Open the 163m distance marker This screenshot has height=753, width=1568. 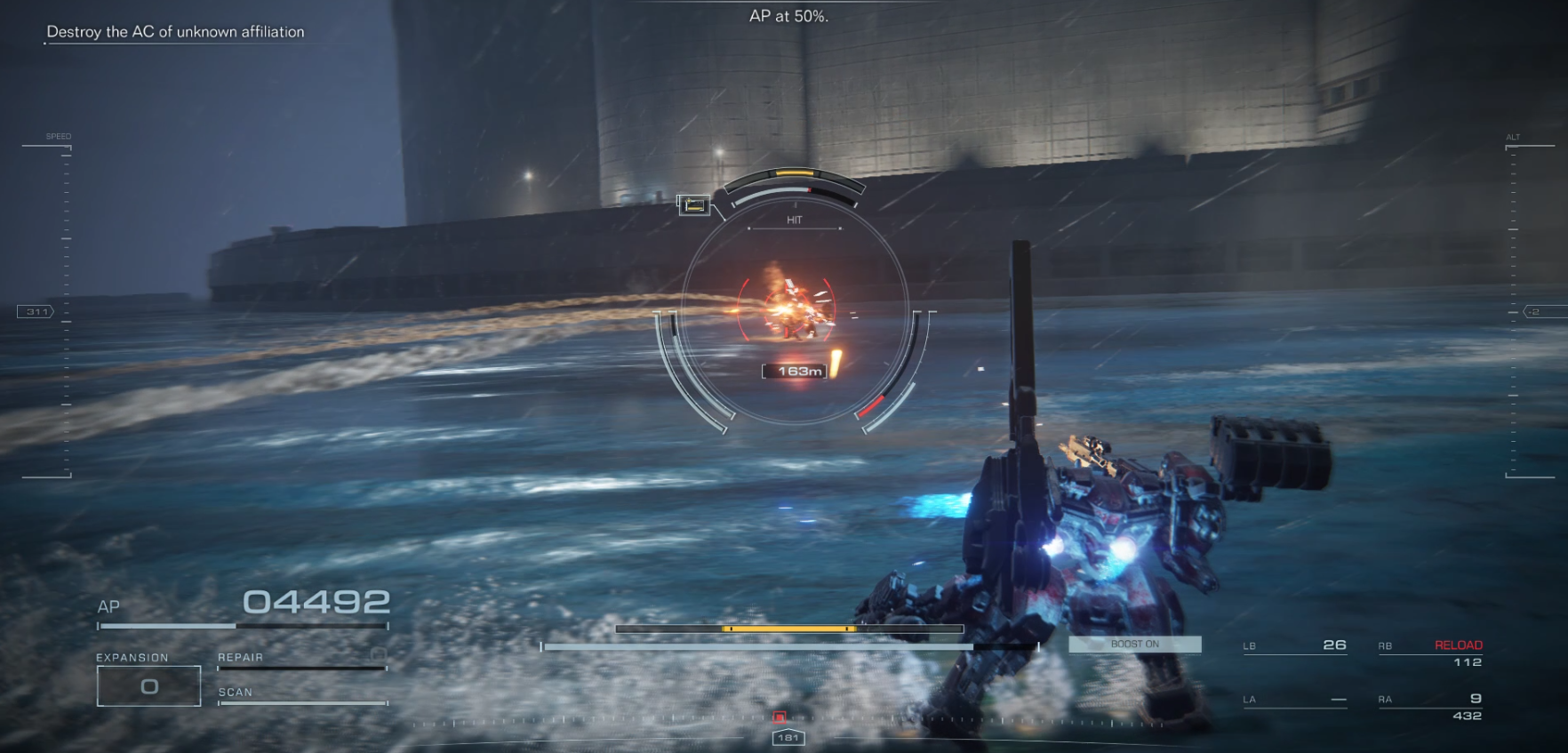[x=794, y=372]
